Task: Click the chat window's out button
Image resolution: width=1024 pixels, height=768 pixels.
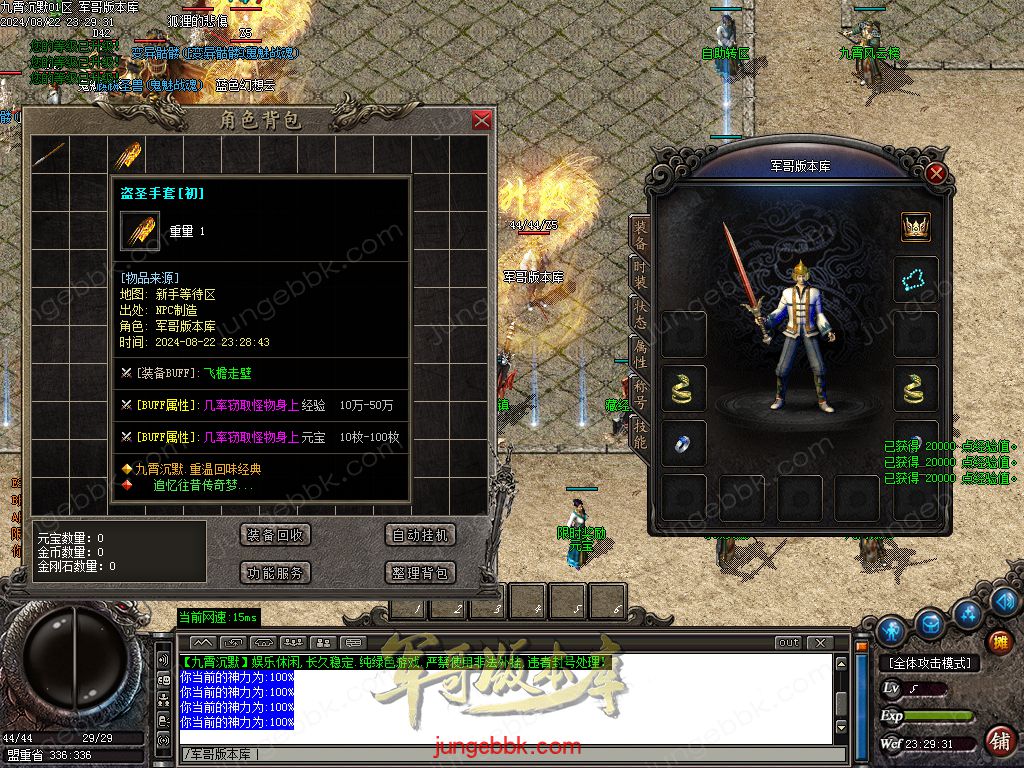Action: (x=789, y=643)
